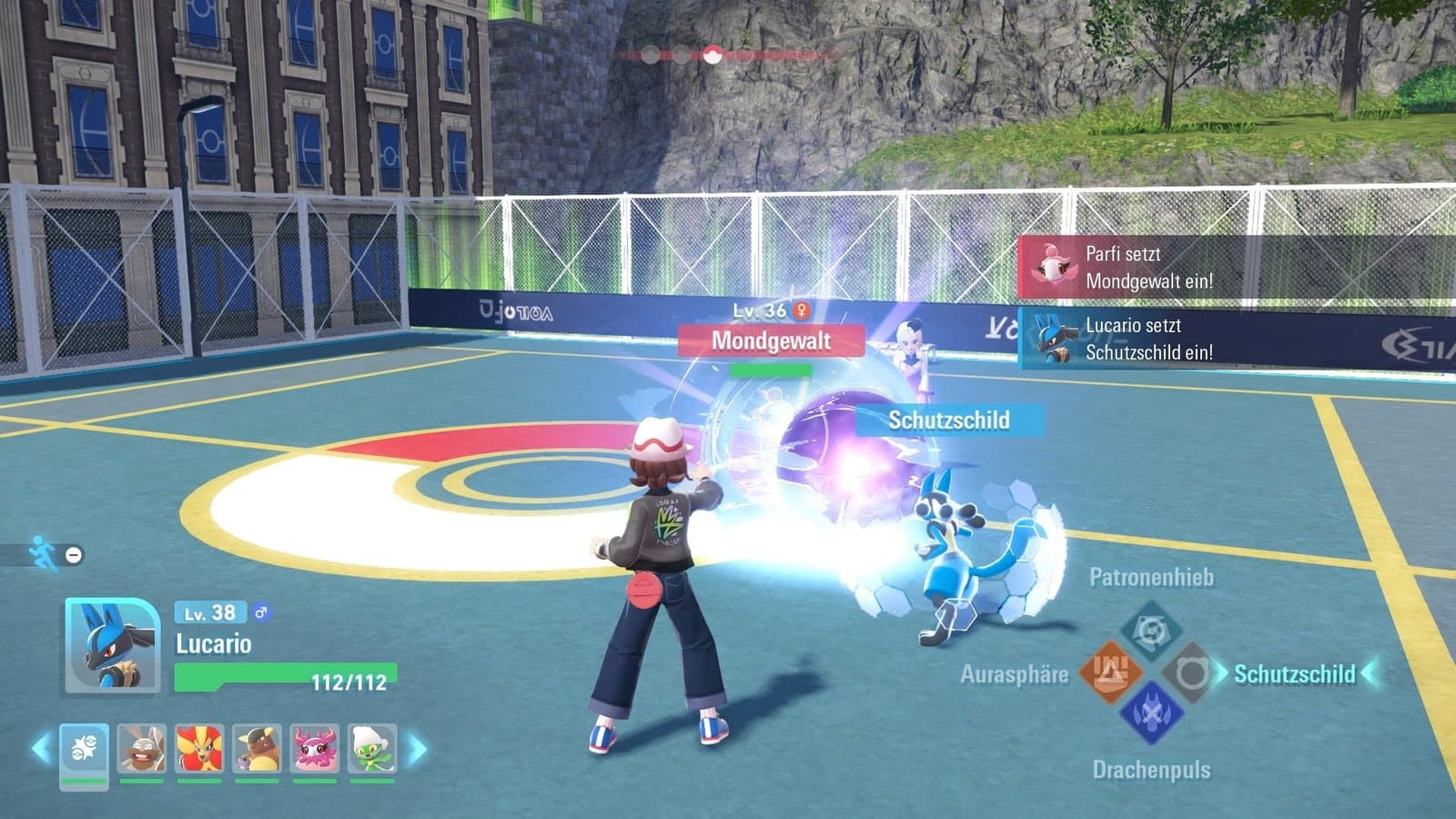Switch to the green white-hatted Pokémon
This screenshot has width=1456, height=819.
point(372,750)
